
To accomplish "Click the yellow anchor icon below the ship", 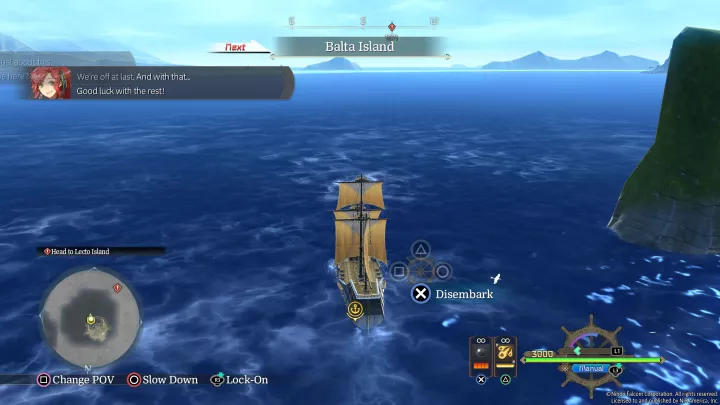I will tap(354, 311).
